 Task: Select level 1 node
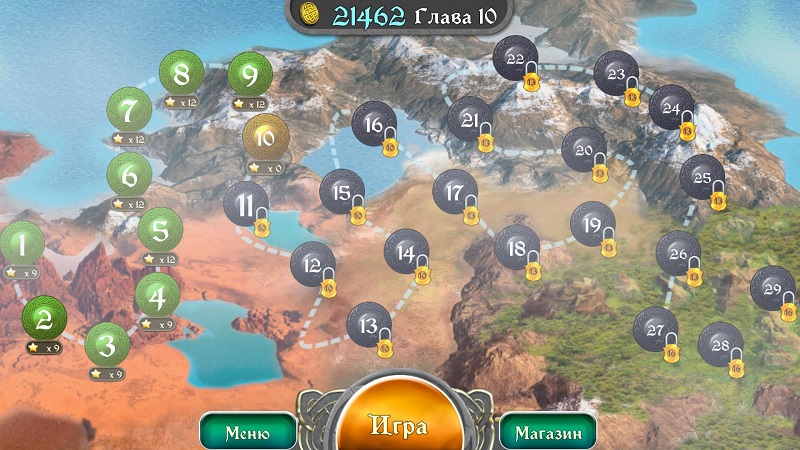click(22, 243)
